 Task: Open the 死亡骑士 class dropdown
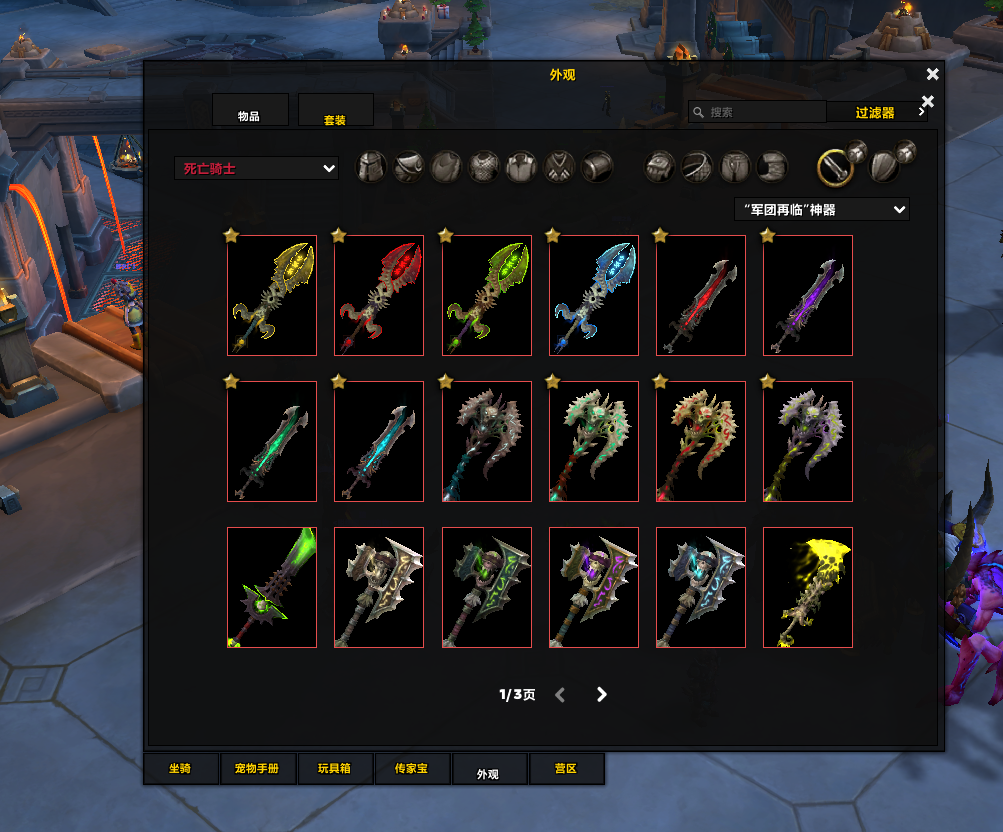click(256, 168)
